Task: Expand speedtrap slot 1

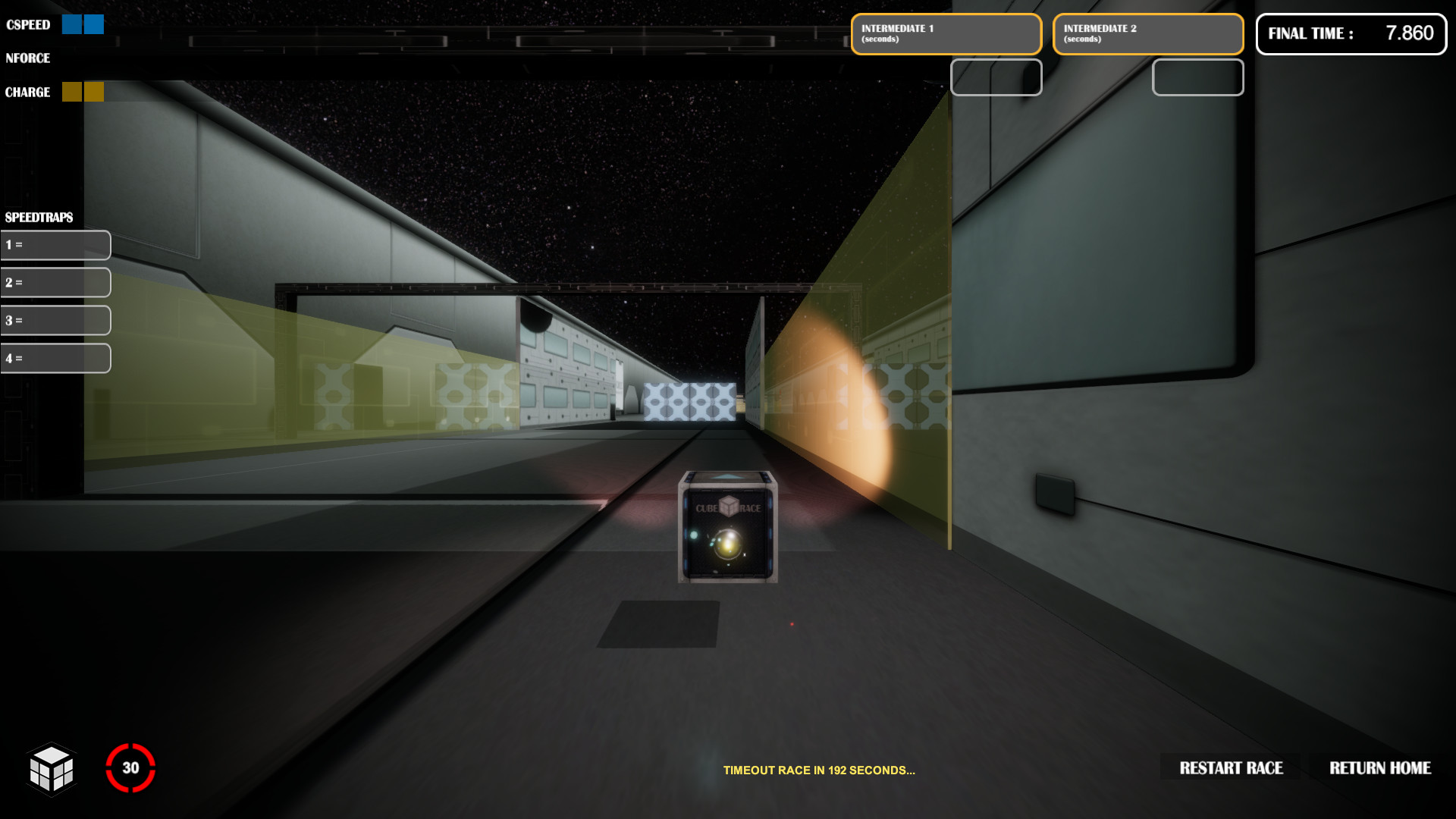Action: 55,244
